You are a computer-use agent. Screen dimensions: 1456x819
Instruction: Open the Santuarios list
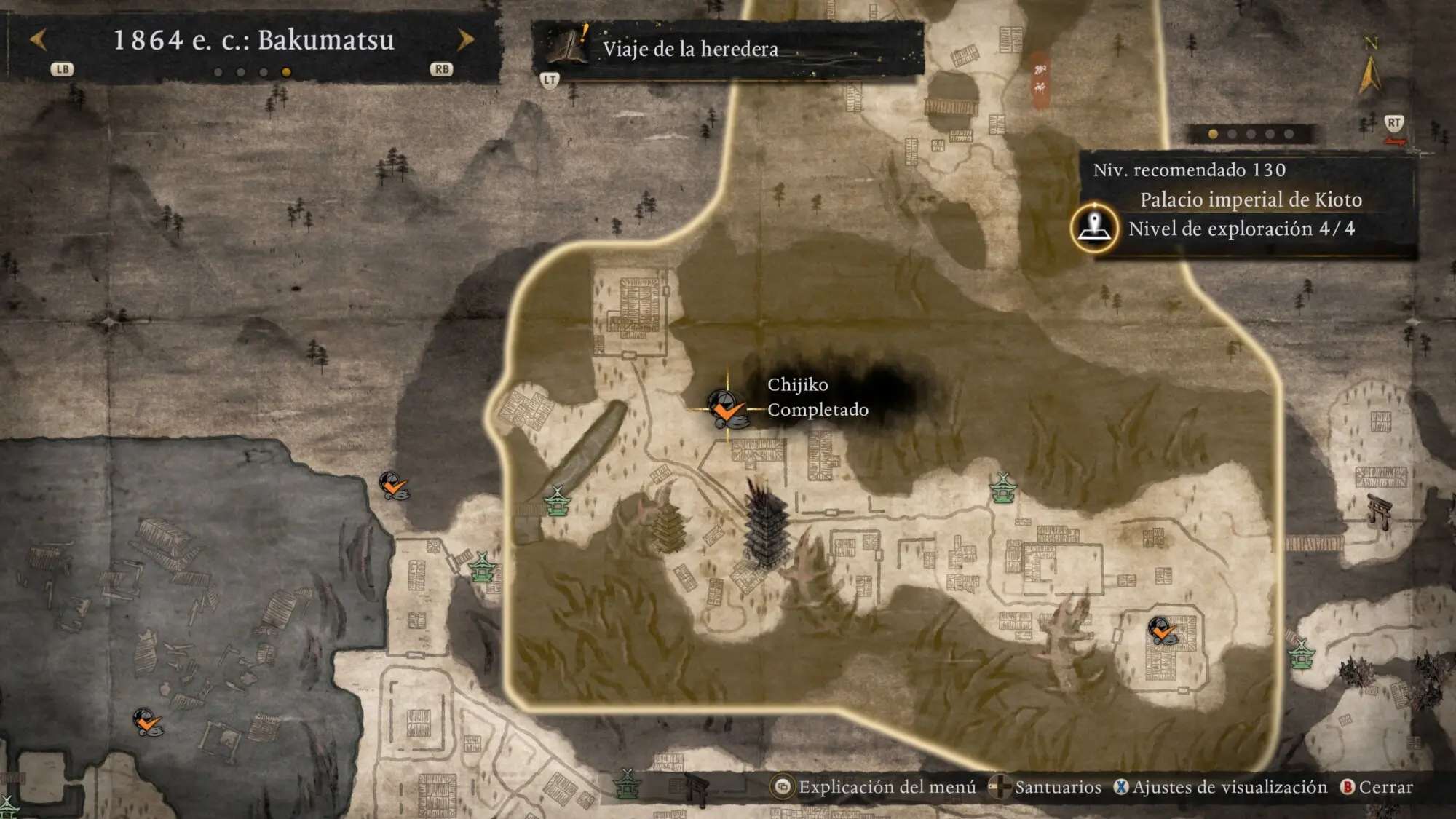pyautogui.click(x=1047, y=787)
